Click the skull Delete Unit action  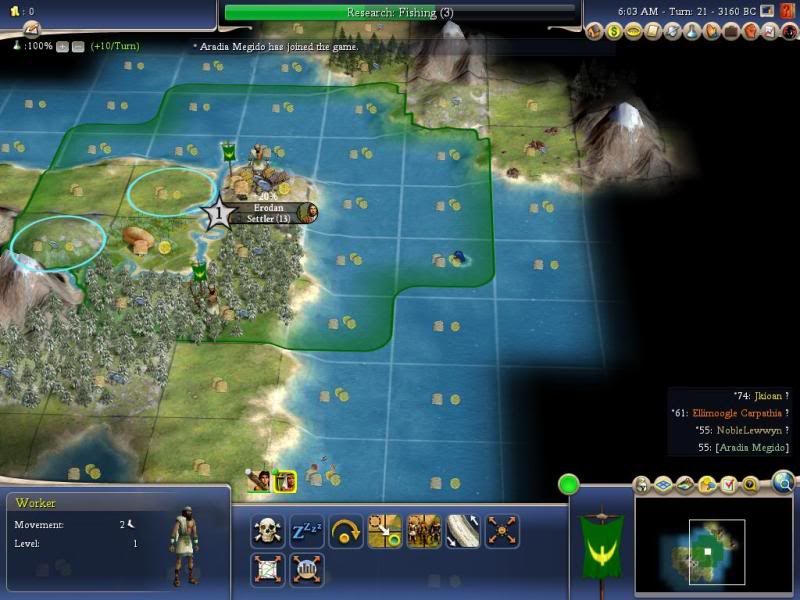(x=268, y=530)
